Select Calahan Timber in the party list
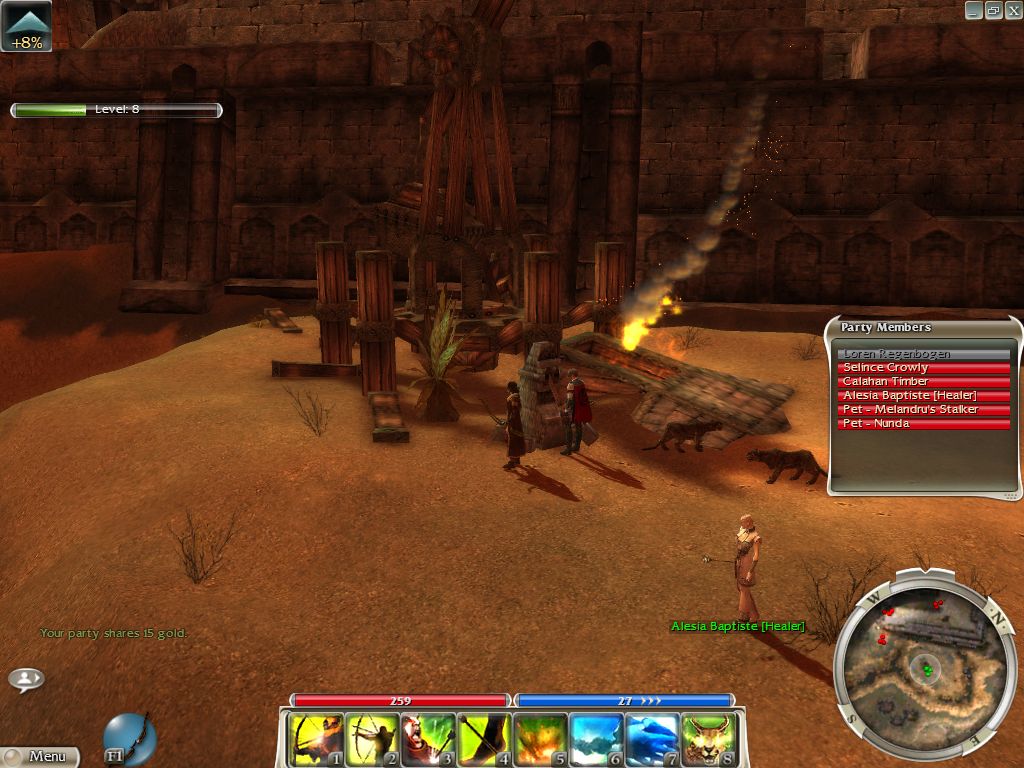This screenshot has width=1024, height=768. [923, 382]
